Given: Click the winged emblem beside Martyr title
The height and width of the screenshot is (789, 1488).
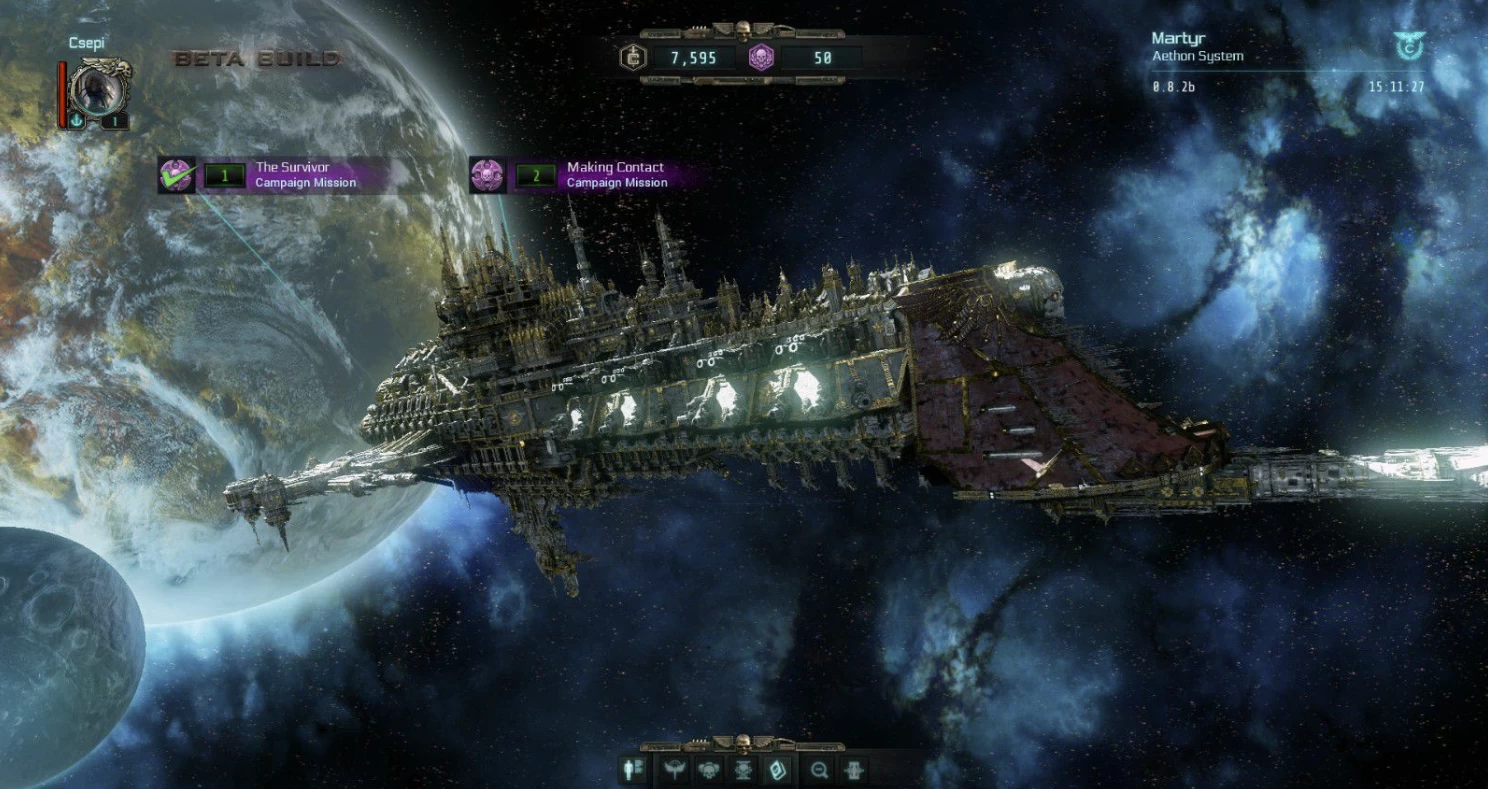Looking at the screenshot, I should [x=1408, y=46].
